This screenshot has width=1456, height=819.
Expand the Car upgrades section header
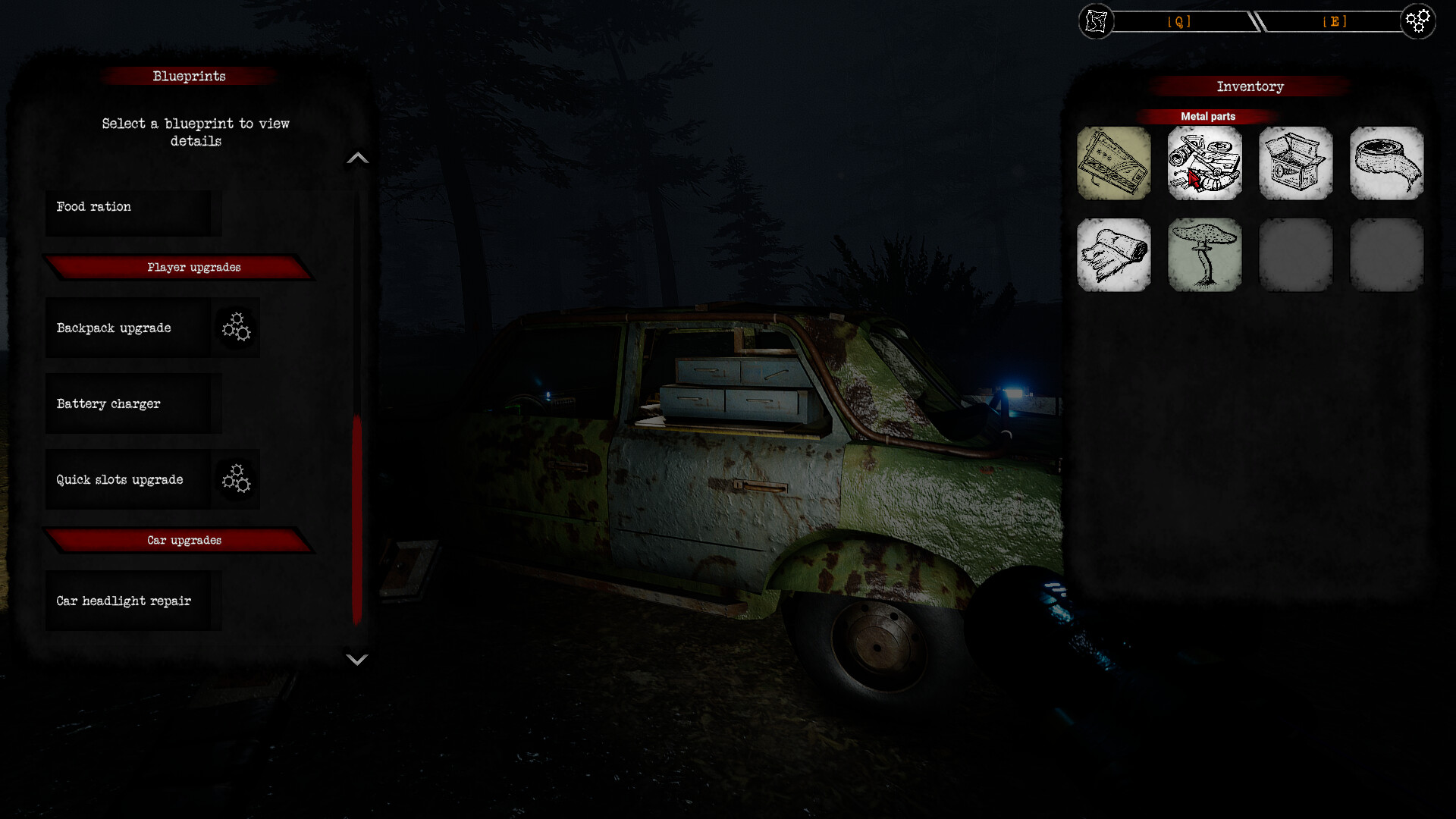[184, 540]
